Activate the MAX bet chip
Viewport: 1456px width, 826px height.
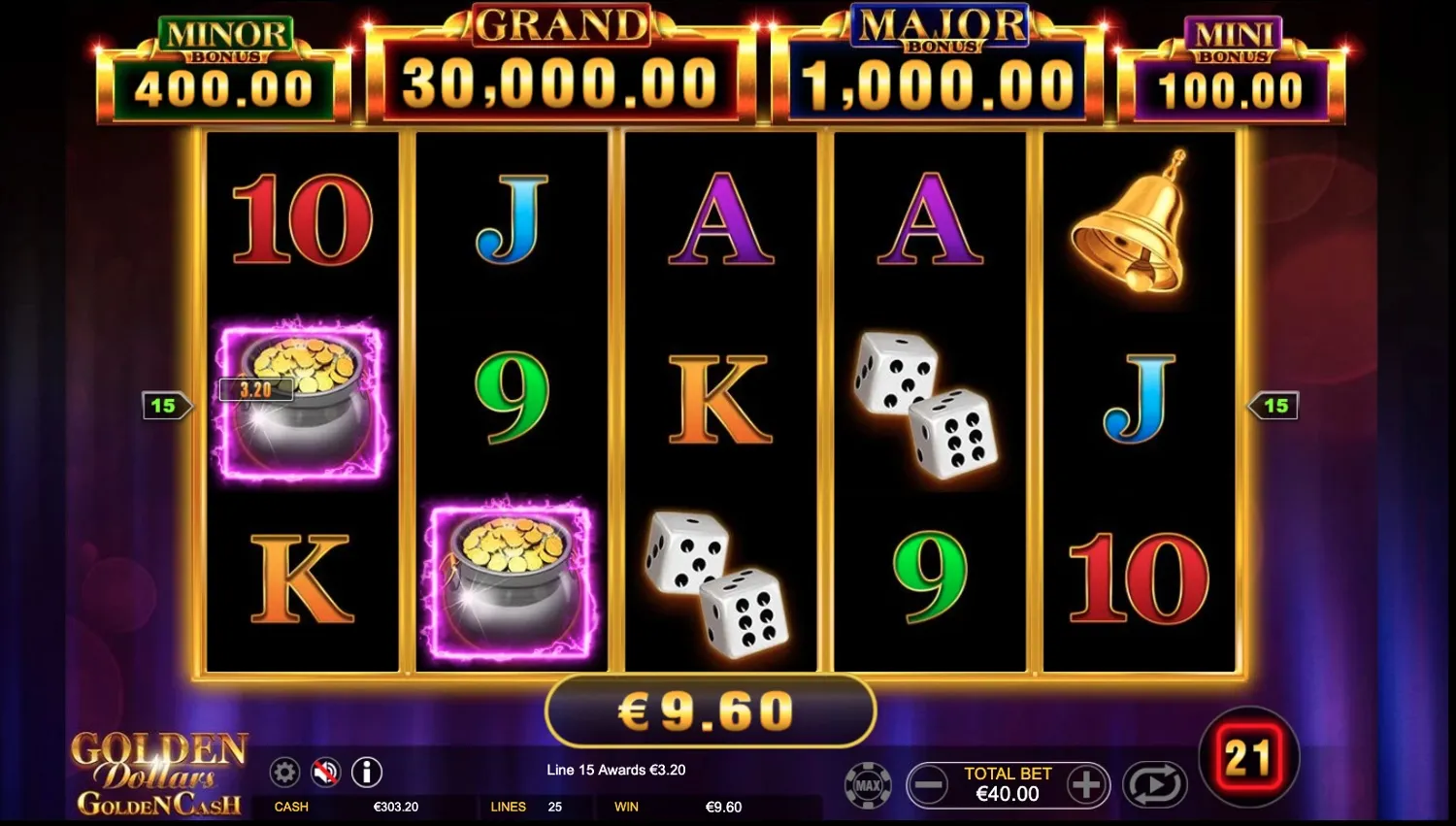pos(867,785)
